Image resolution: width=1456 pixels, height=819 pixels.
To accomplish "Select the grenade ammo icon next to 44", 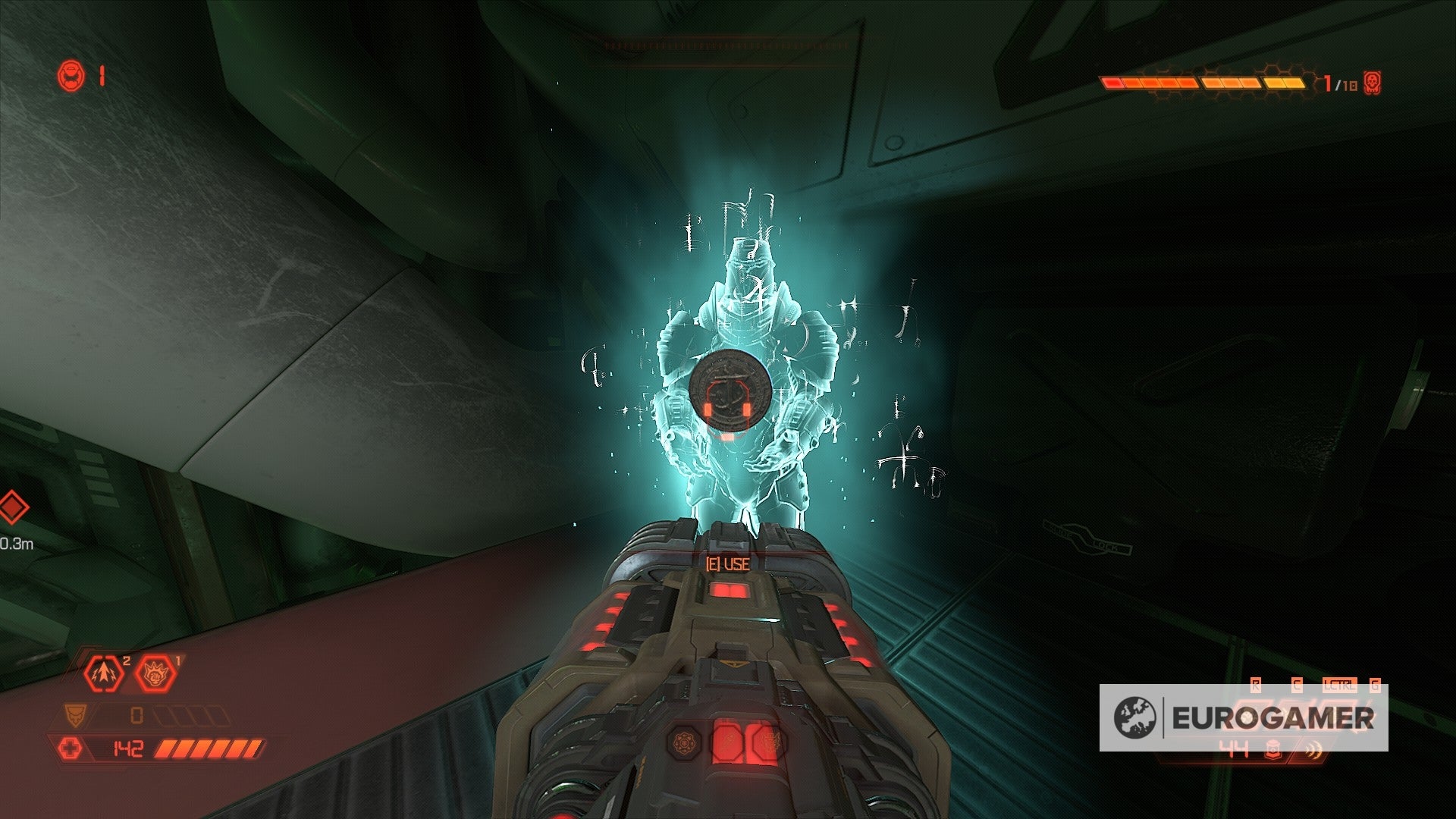I will (x=1273, y=749).
